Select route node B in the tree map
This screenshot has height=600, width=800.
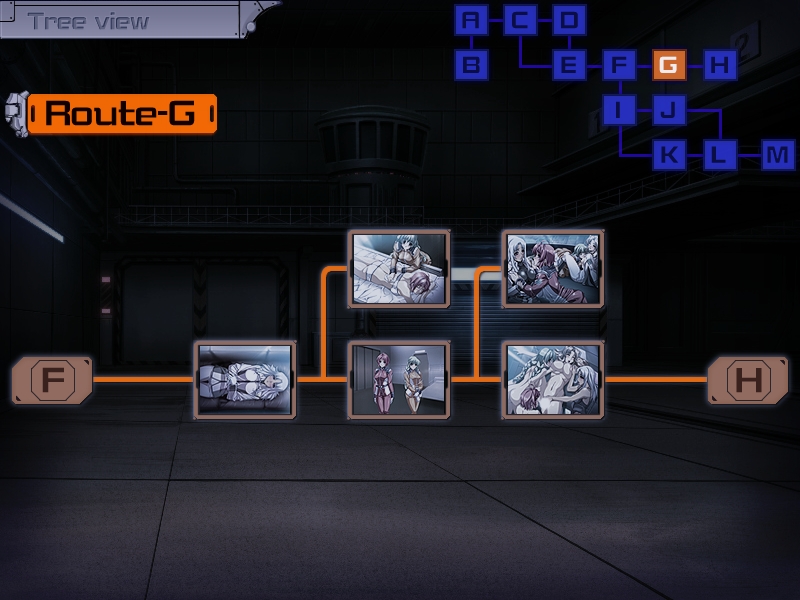(x=471, y=66)
